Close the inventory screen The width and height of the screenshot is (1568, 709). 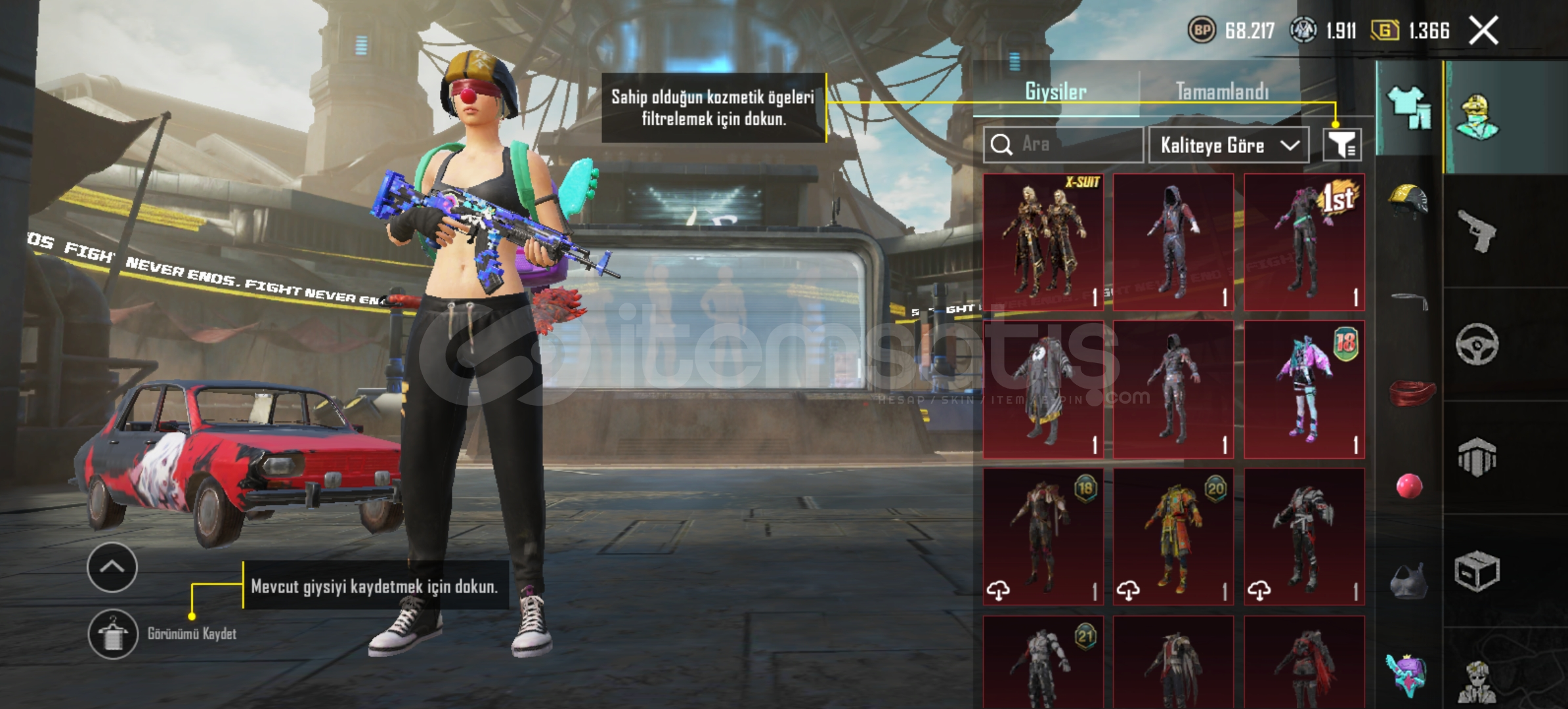[x=1484, y=31]
